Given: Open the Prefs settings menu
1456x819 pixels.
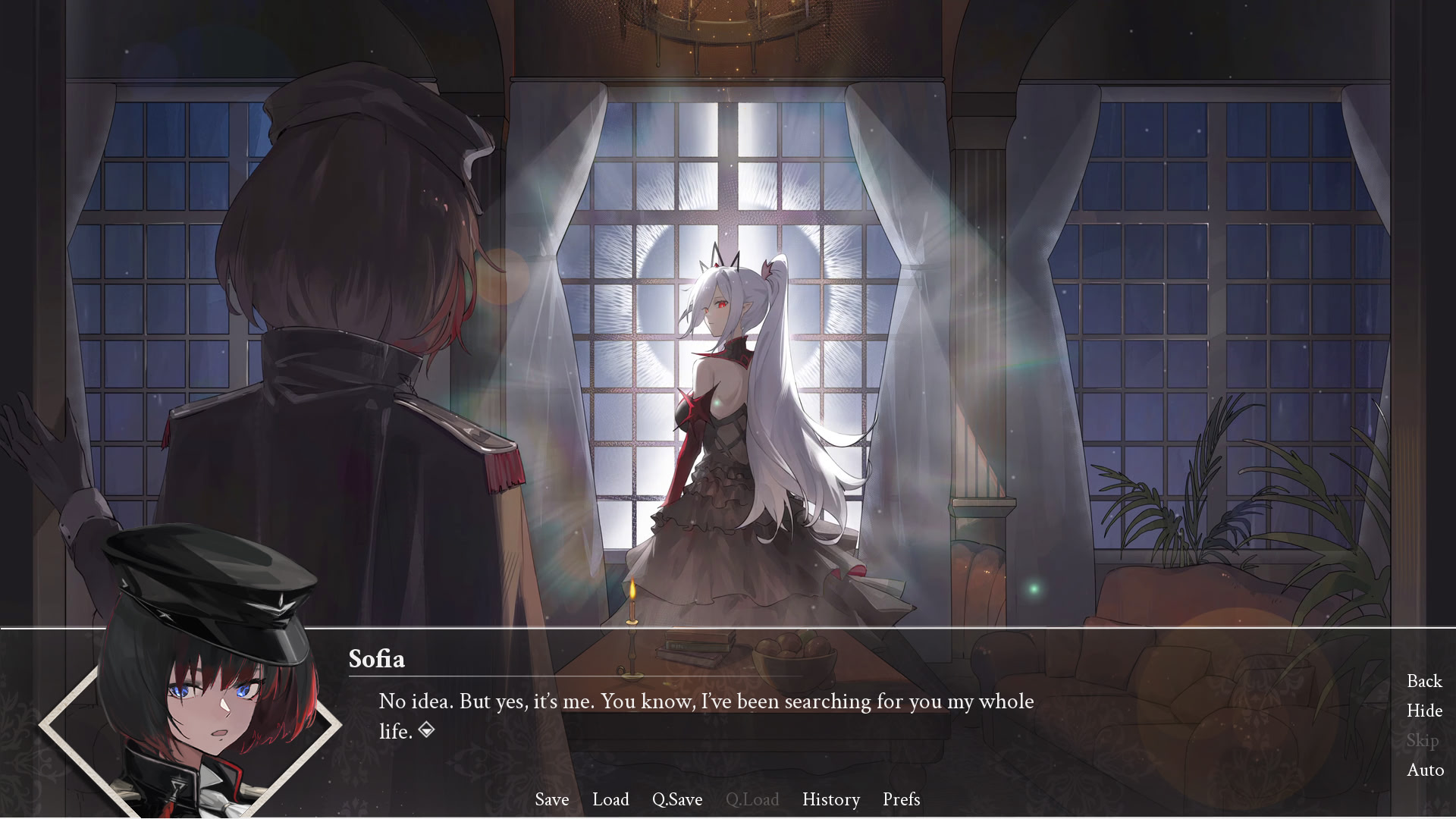Looking at the screenshot, I should point(900,799).
